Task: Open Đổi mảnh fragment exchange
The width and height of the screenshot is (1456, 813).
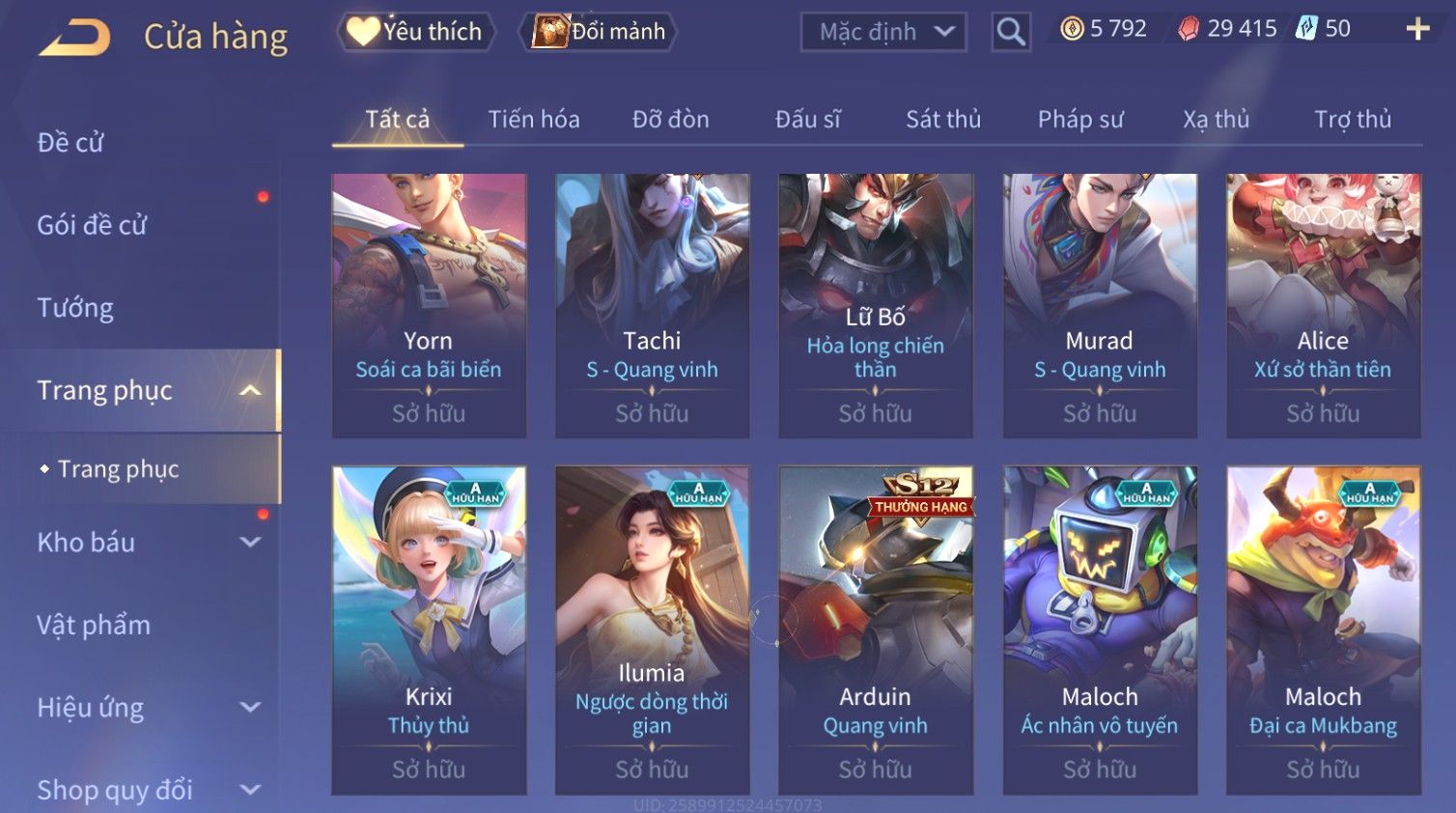Action: pyautogui.click(x=599, y=32)
